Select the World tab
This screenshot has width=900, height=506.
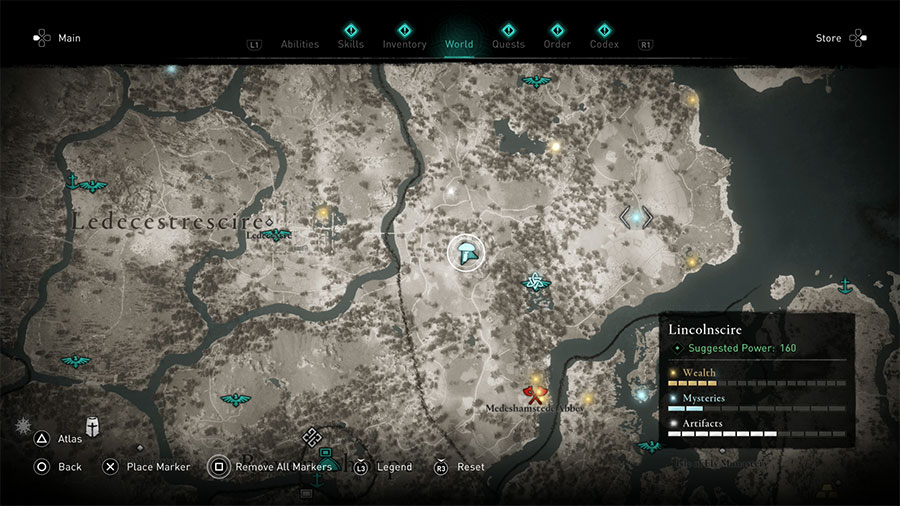(x=459, y=44)
